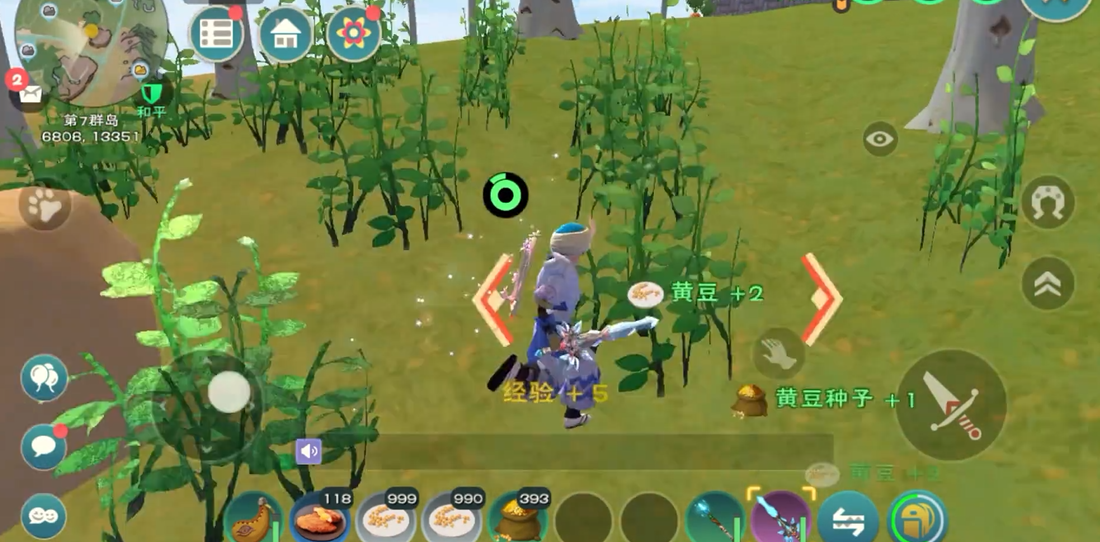Viewport: 1100px width, 542px height.
Task: Attack with the sword button
Action: pyautogui.click(x=950, y=404)
